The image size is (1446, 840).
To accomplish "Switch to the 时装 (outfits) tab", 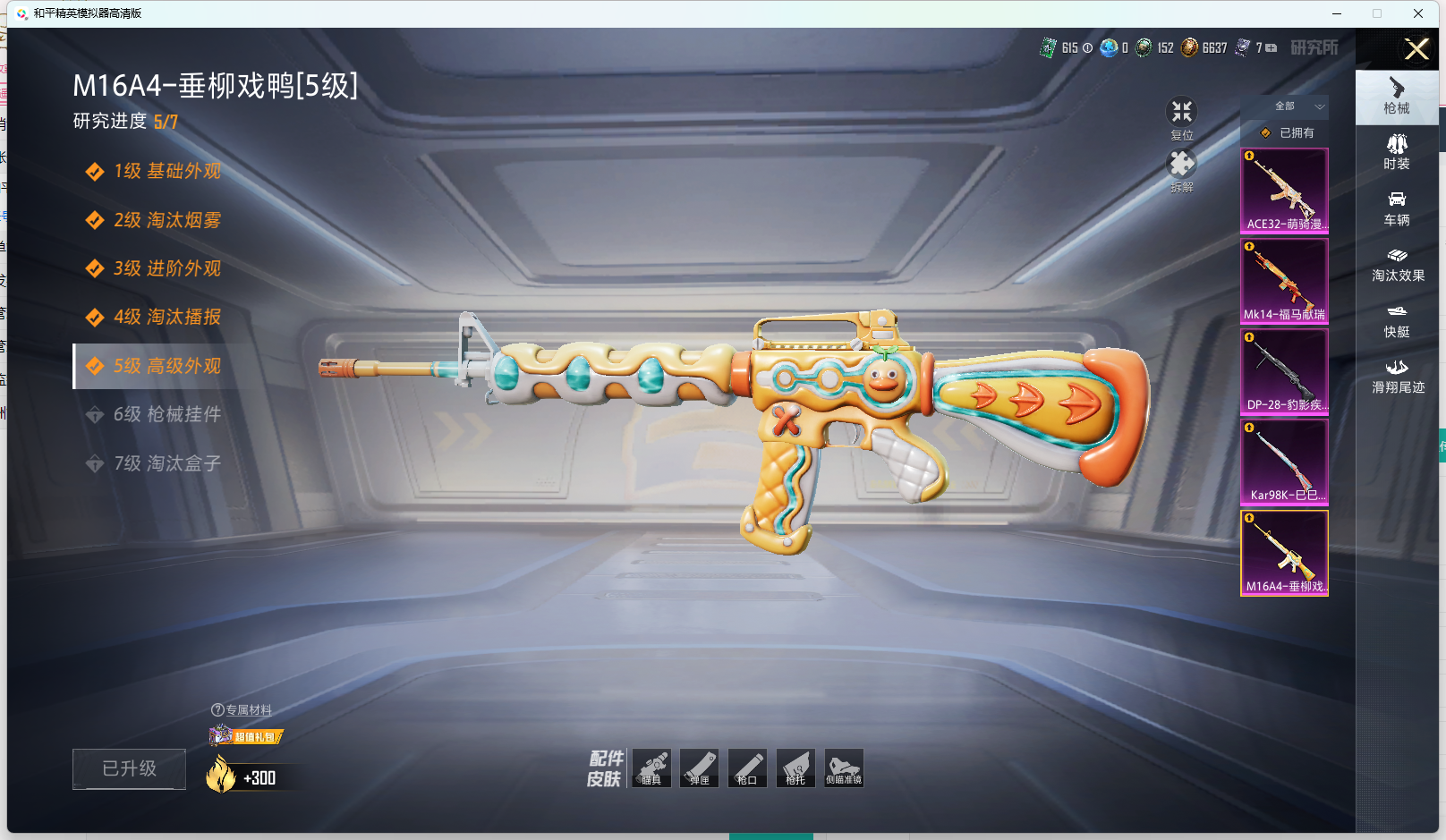I will coord(1397,152).
